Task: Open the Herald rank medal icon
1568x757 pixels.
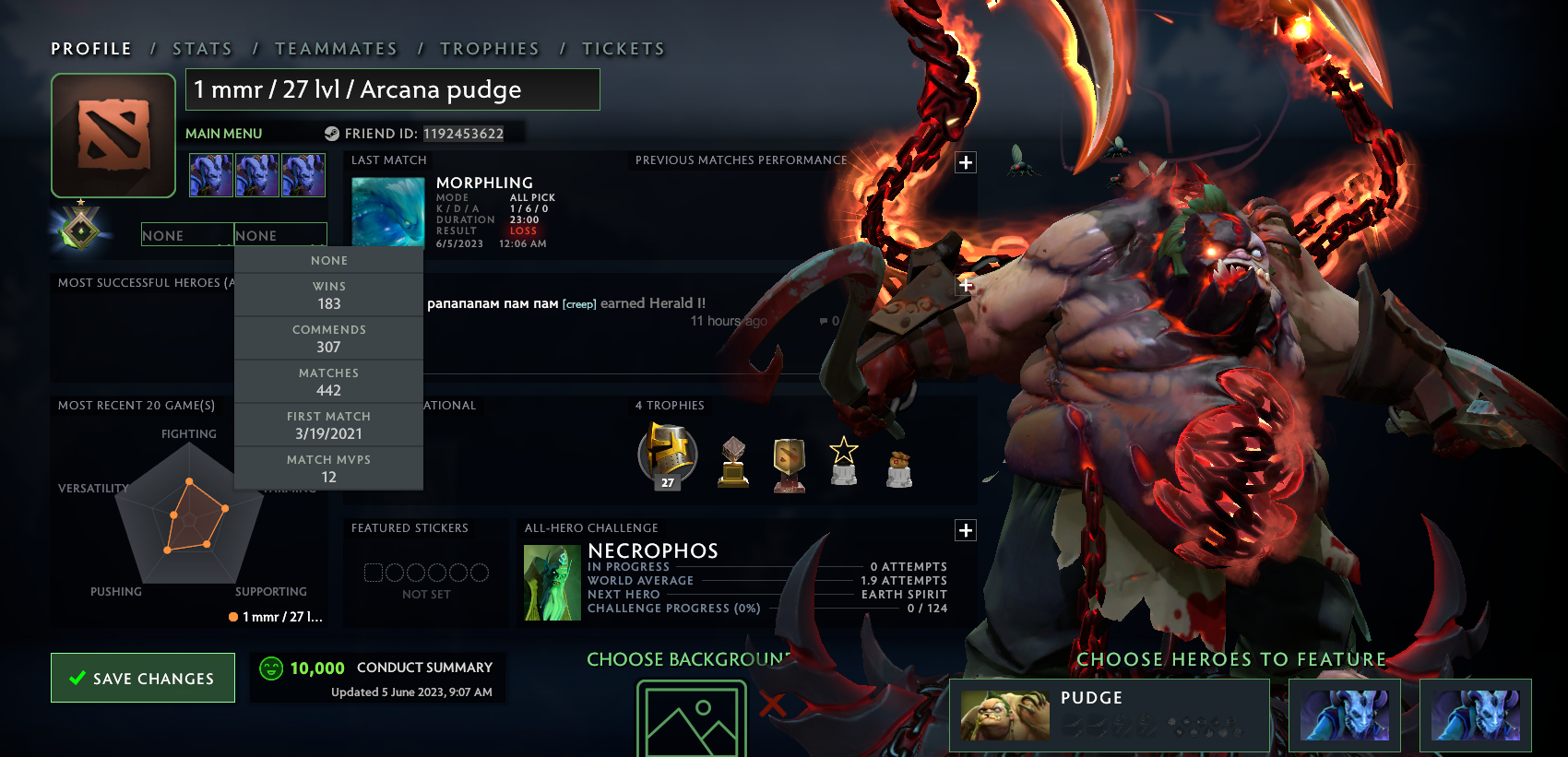Action: pos(80,228)
